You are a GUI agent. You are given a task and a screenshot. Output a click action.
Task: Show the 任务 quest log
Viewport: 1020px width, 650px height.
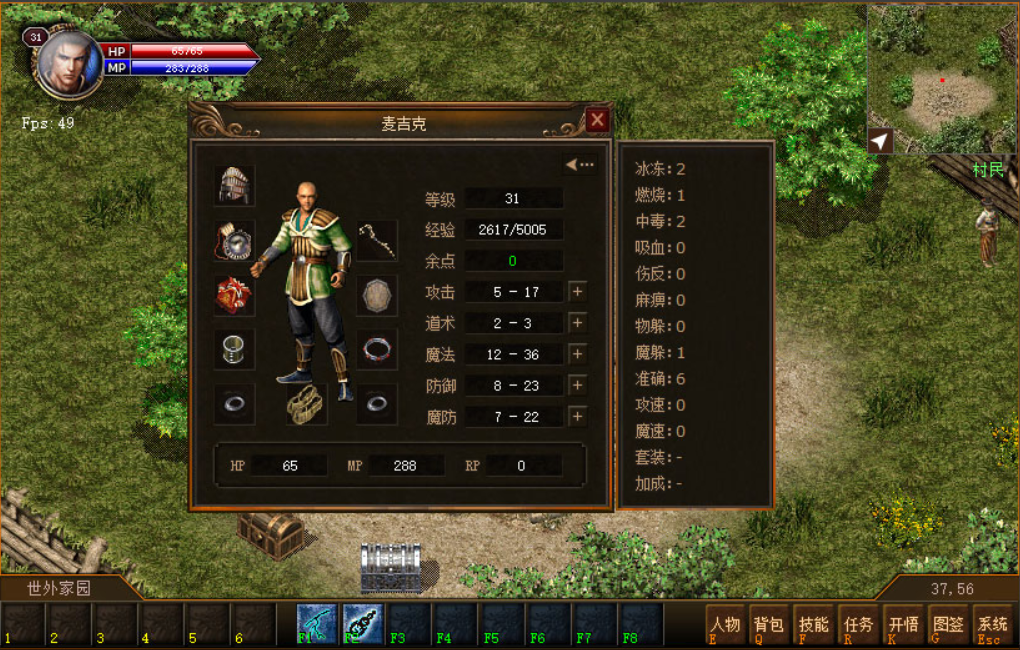[x=858, y=625]
